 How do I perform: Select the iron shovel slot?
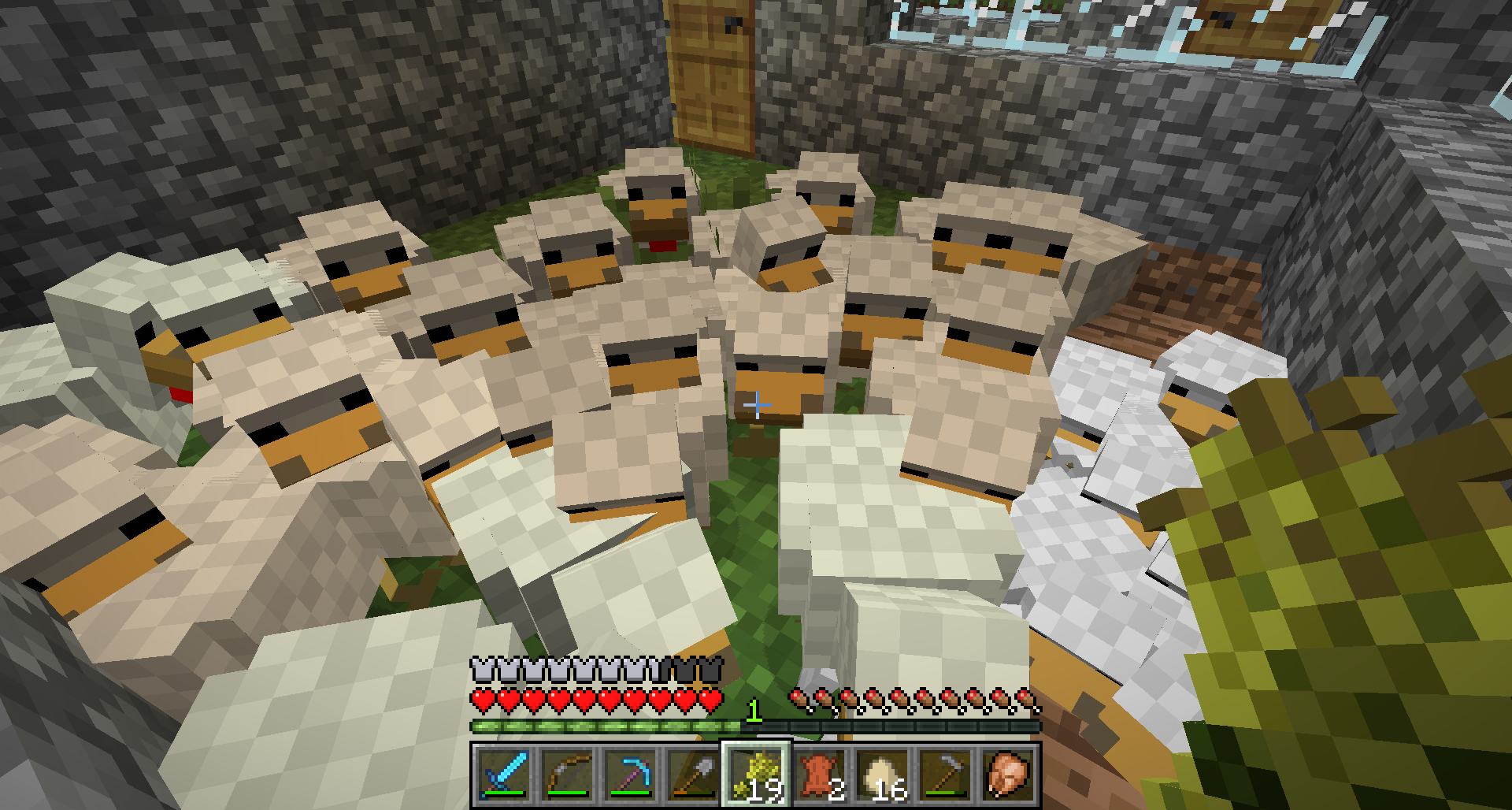pos(693,775)
